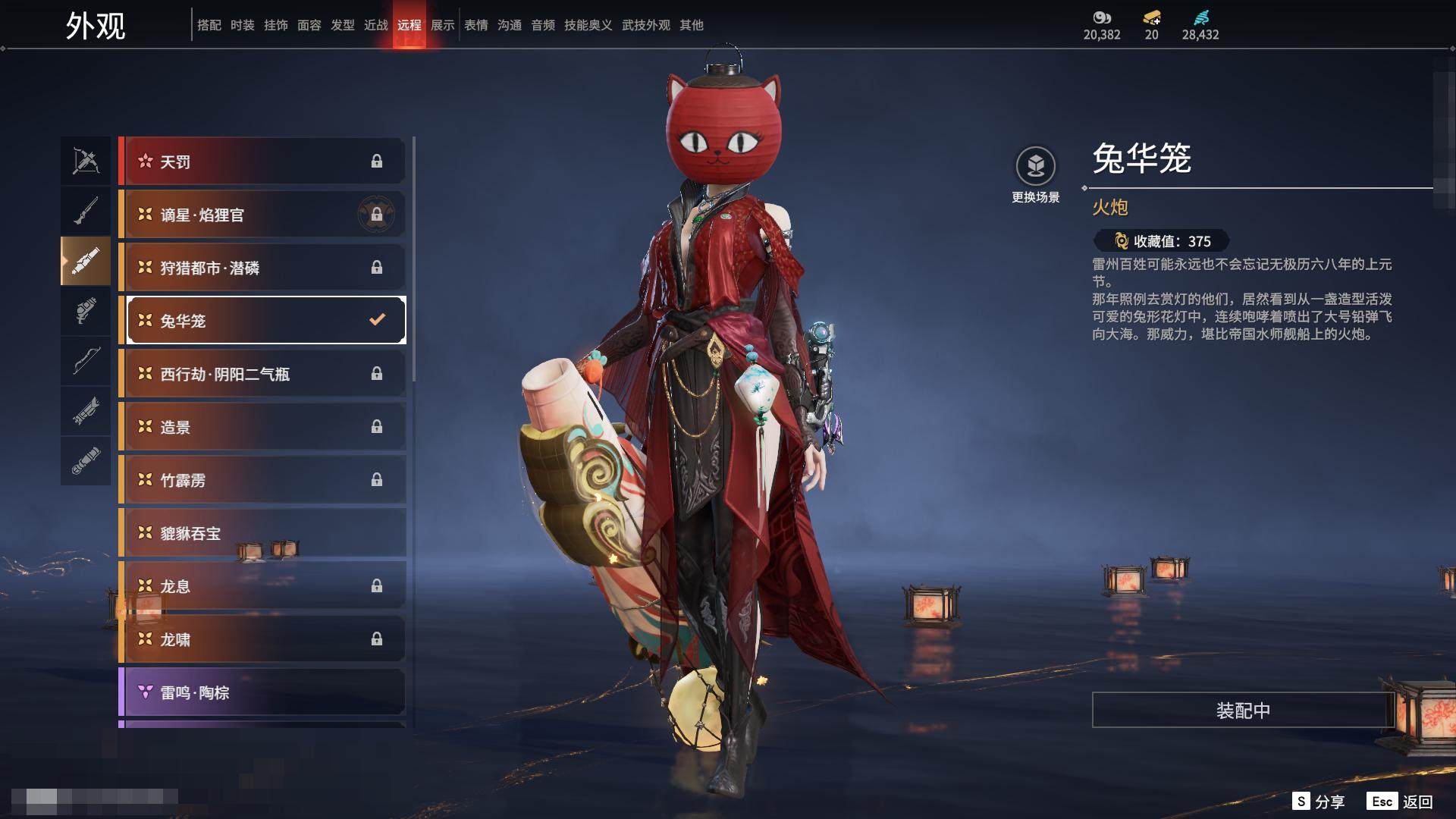Select the 挂饰 tab
Viewport: 1456px width, 819px height.
(275, 25)
